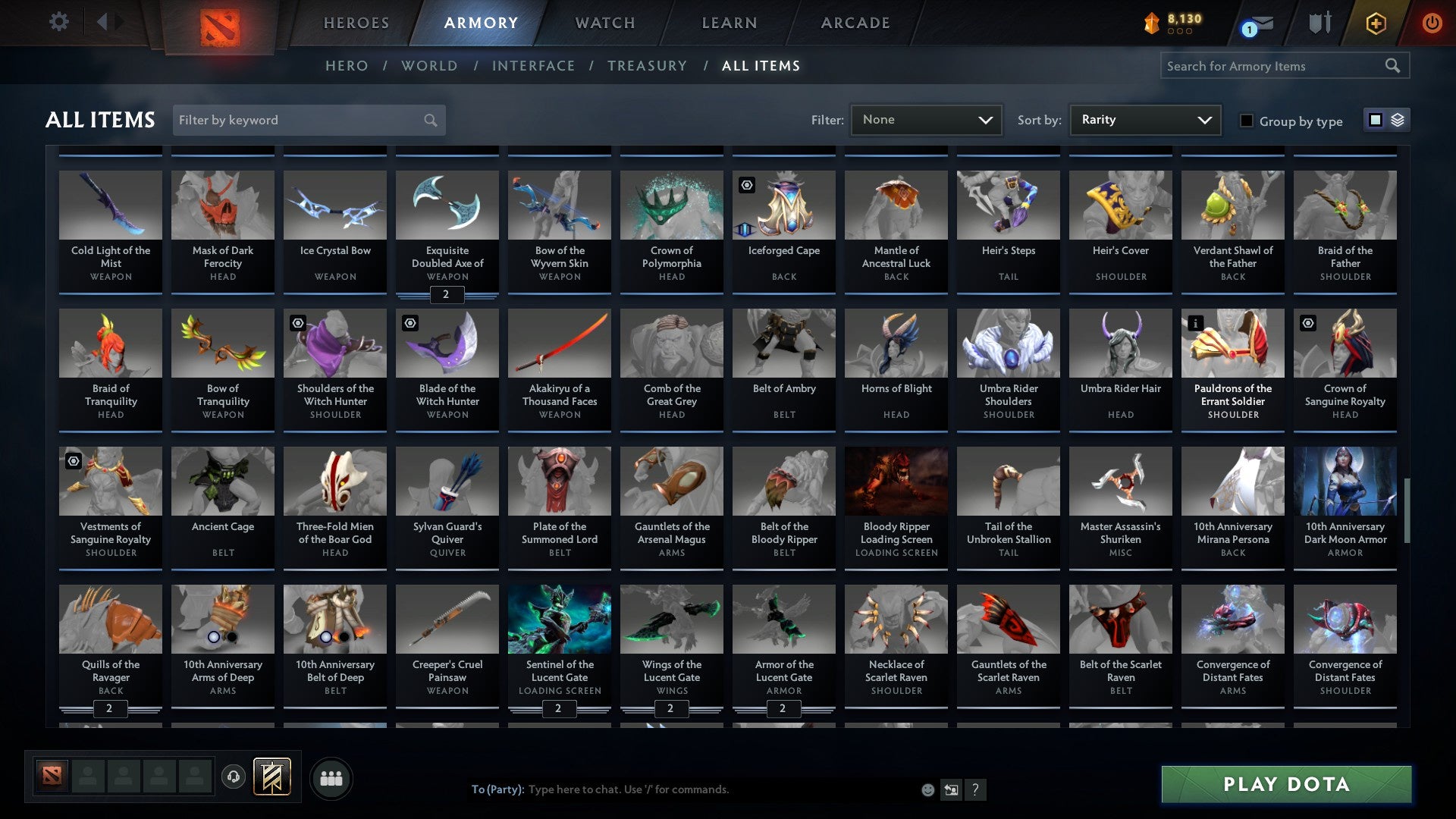Open the friends list icon
This screenshot has height=819, width=1456.
pyautogui.click(x=331, y=777)
